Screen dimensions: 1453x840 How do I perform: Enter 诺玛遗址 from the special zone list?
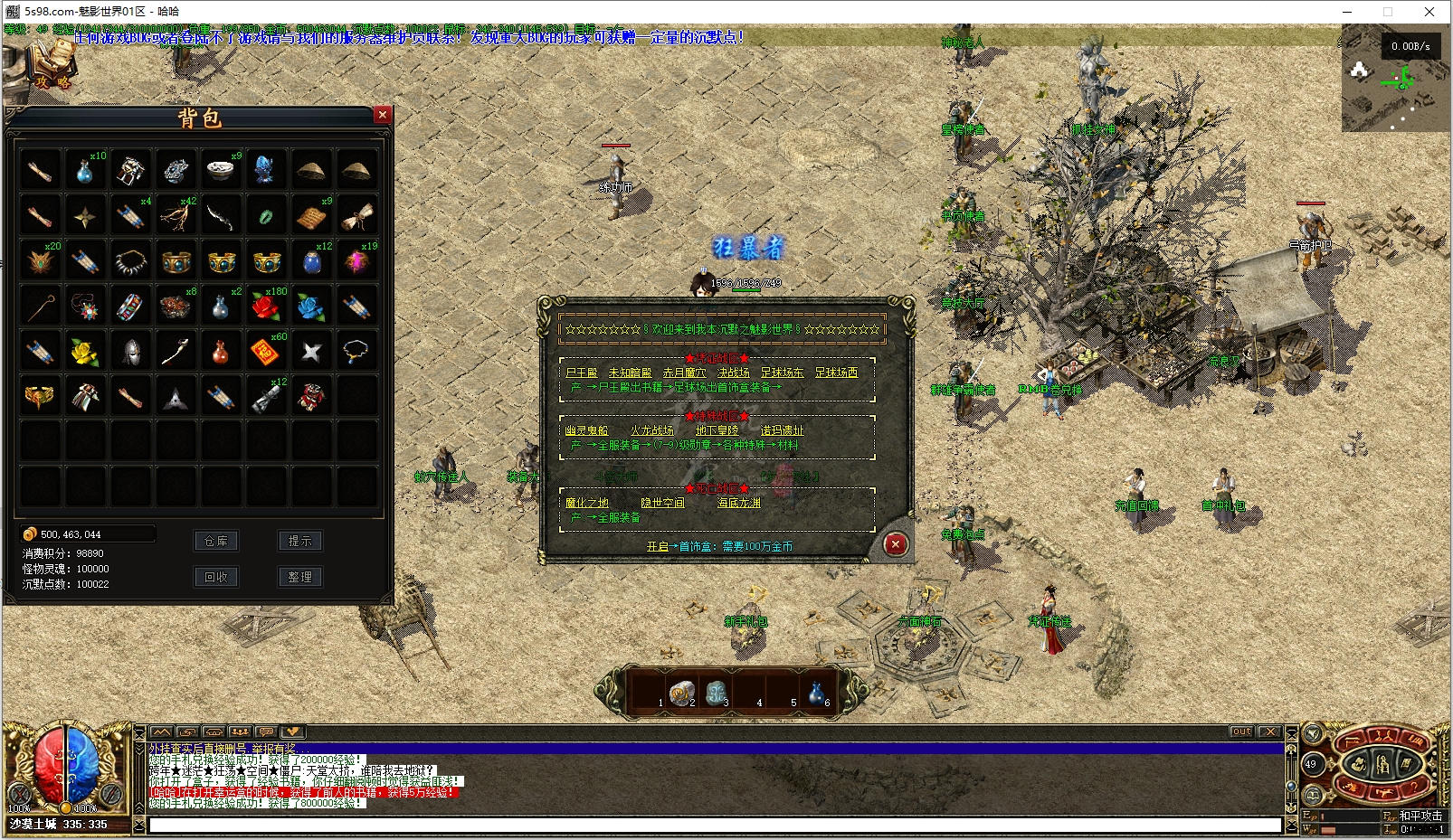coord(782,430)
